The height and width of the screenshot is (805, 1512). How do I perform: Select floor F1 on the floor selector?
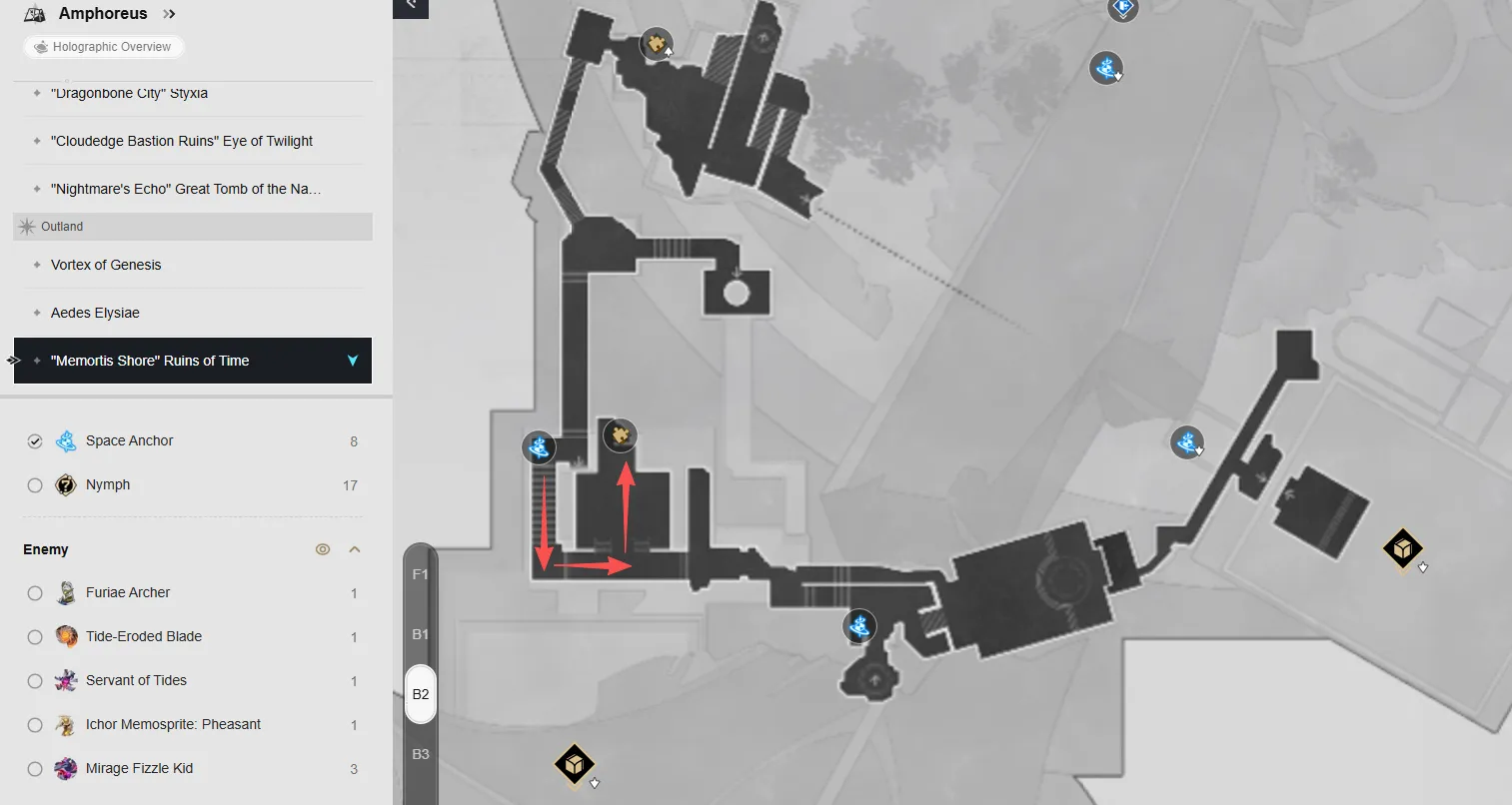pyautogui.click(x=420, y=573)
